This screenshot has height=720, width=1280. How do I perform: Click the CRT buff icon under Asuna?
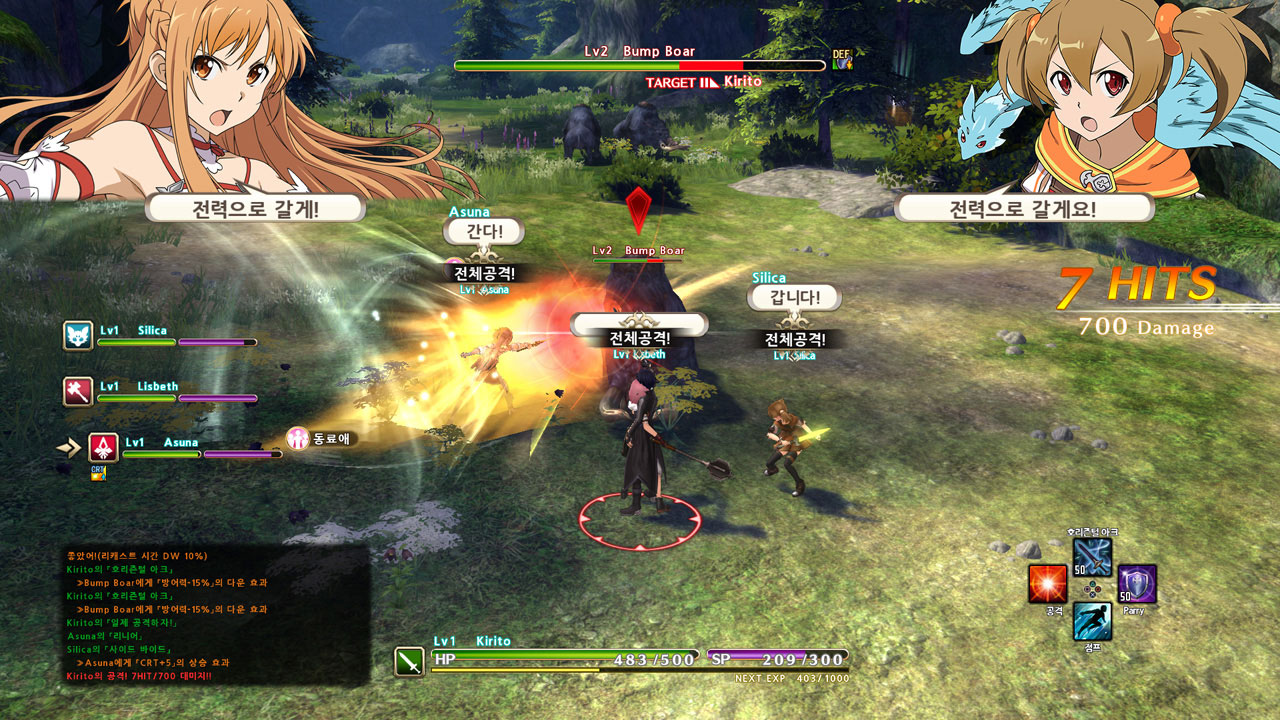point(98,472)
